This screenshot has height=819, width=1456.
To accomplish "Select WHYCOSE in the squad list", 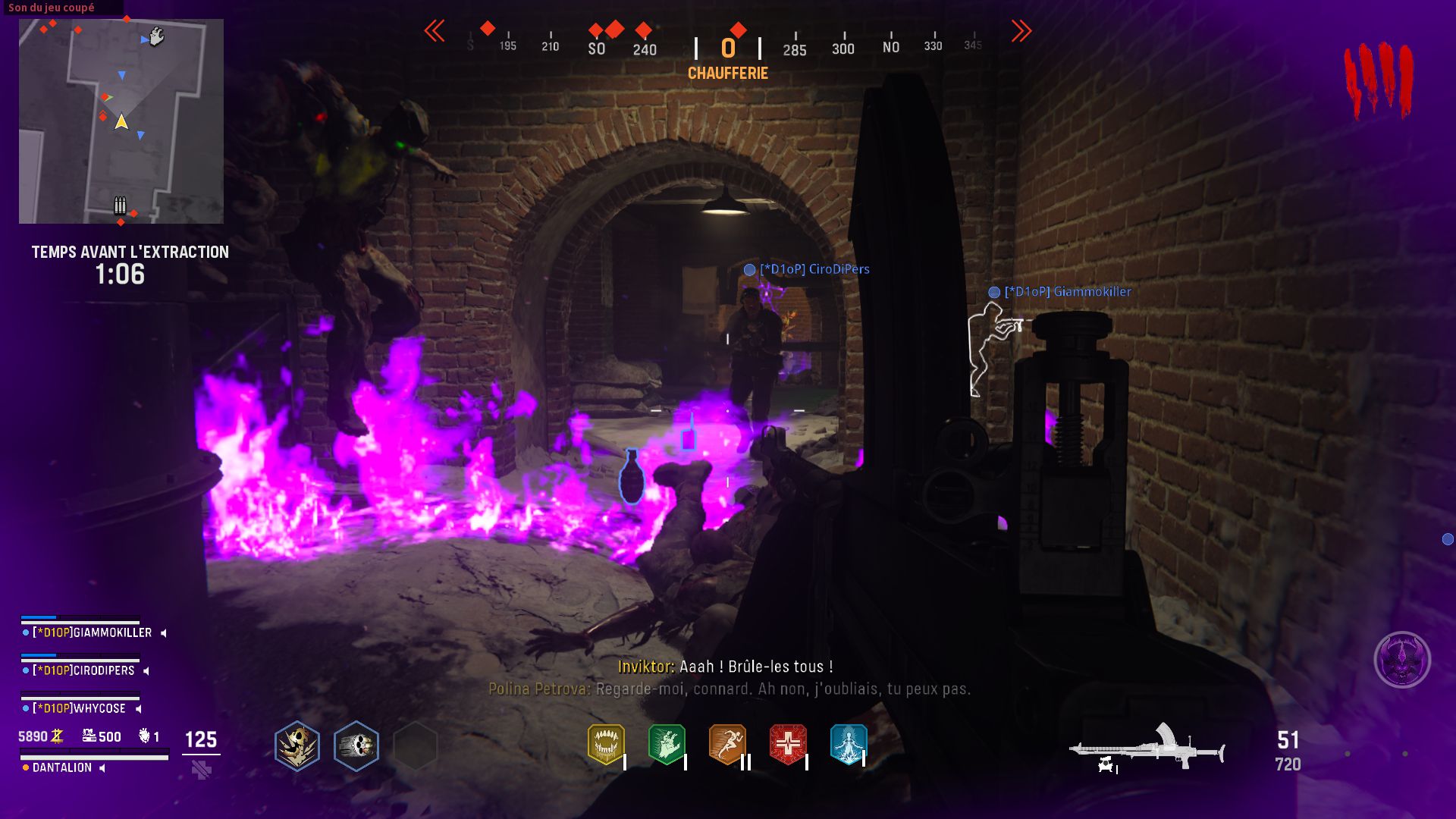I will 79,708.
